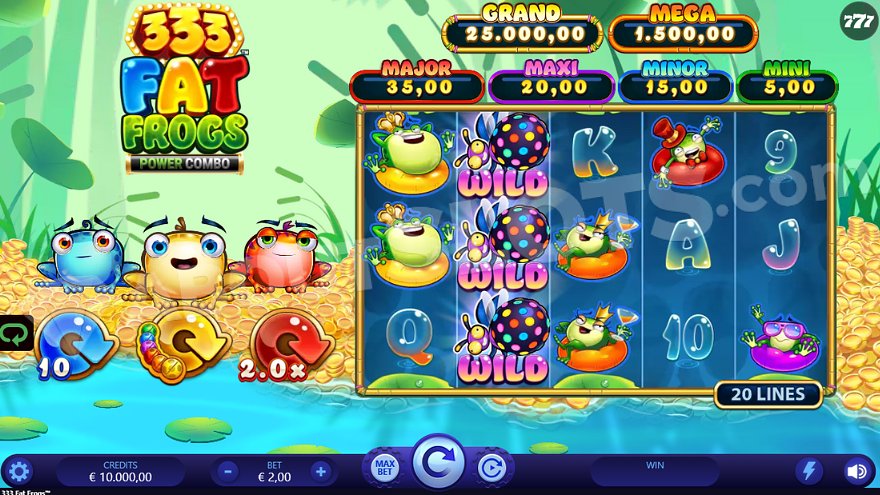Click the 777 logo badge
The image size is (880, 495).
(859, 22)
